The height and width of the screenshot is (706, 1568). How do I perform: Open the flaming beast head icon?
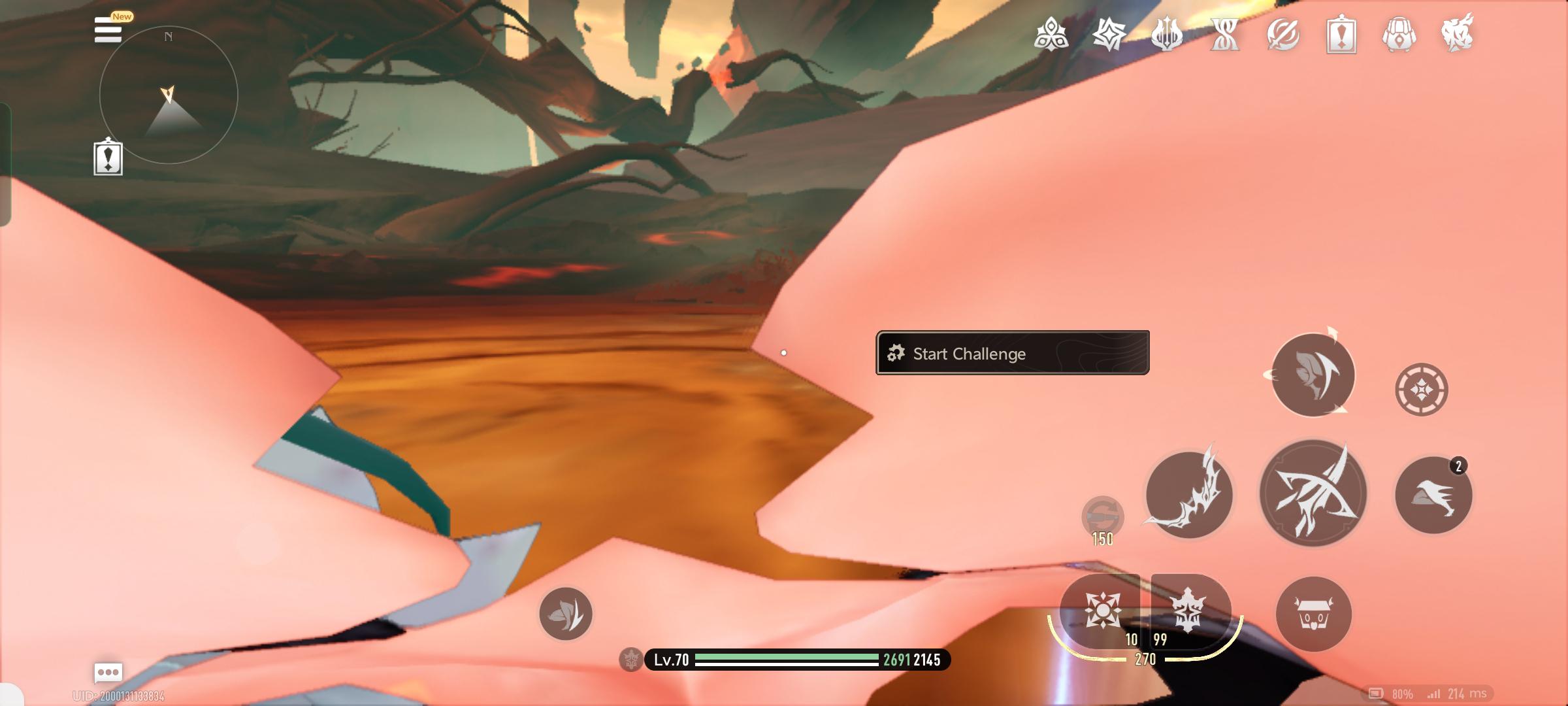[x=1458, y=33]
